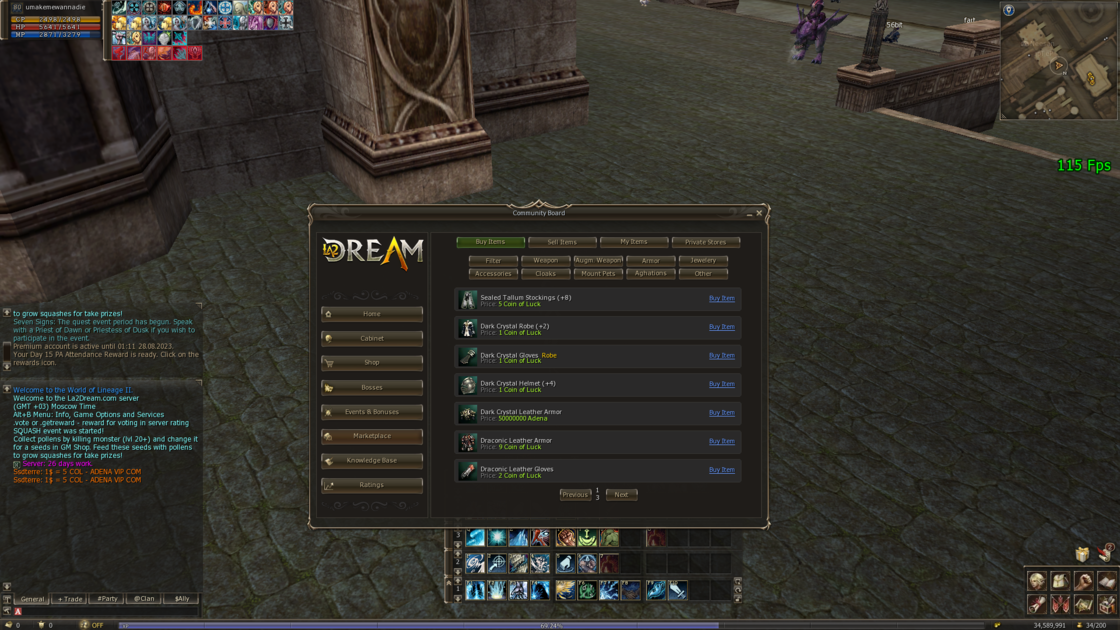Filter listings by Weapon category
Image resolution: width=1120 pixels, height=630 pixels.
pos(545,260)
